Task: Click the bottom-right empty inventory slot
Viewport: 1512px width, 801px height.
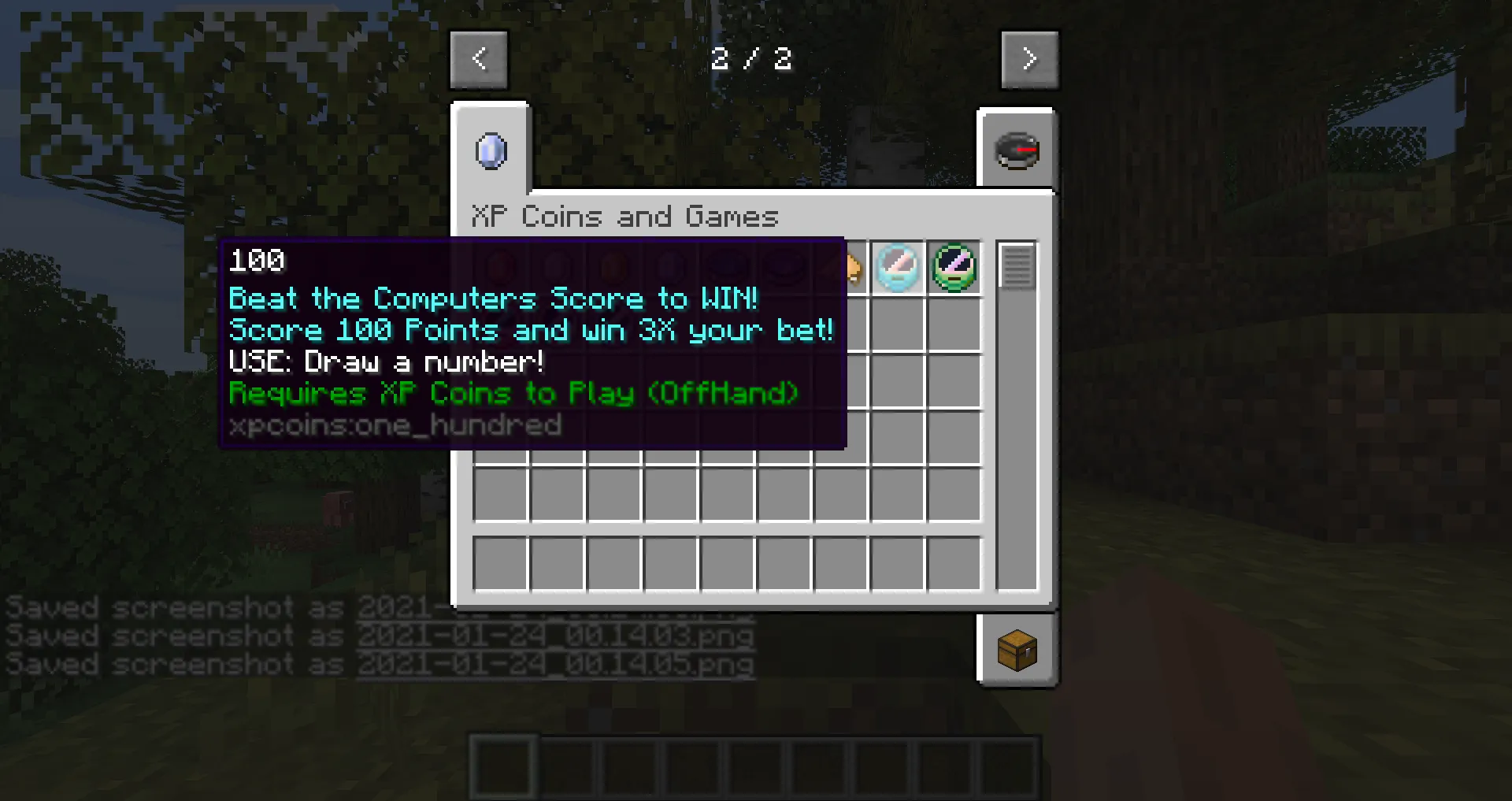Action: (x=954, y=563)
